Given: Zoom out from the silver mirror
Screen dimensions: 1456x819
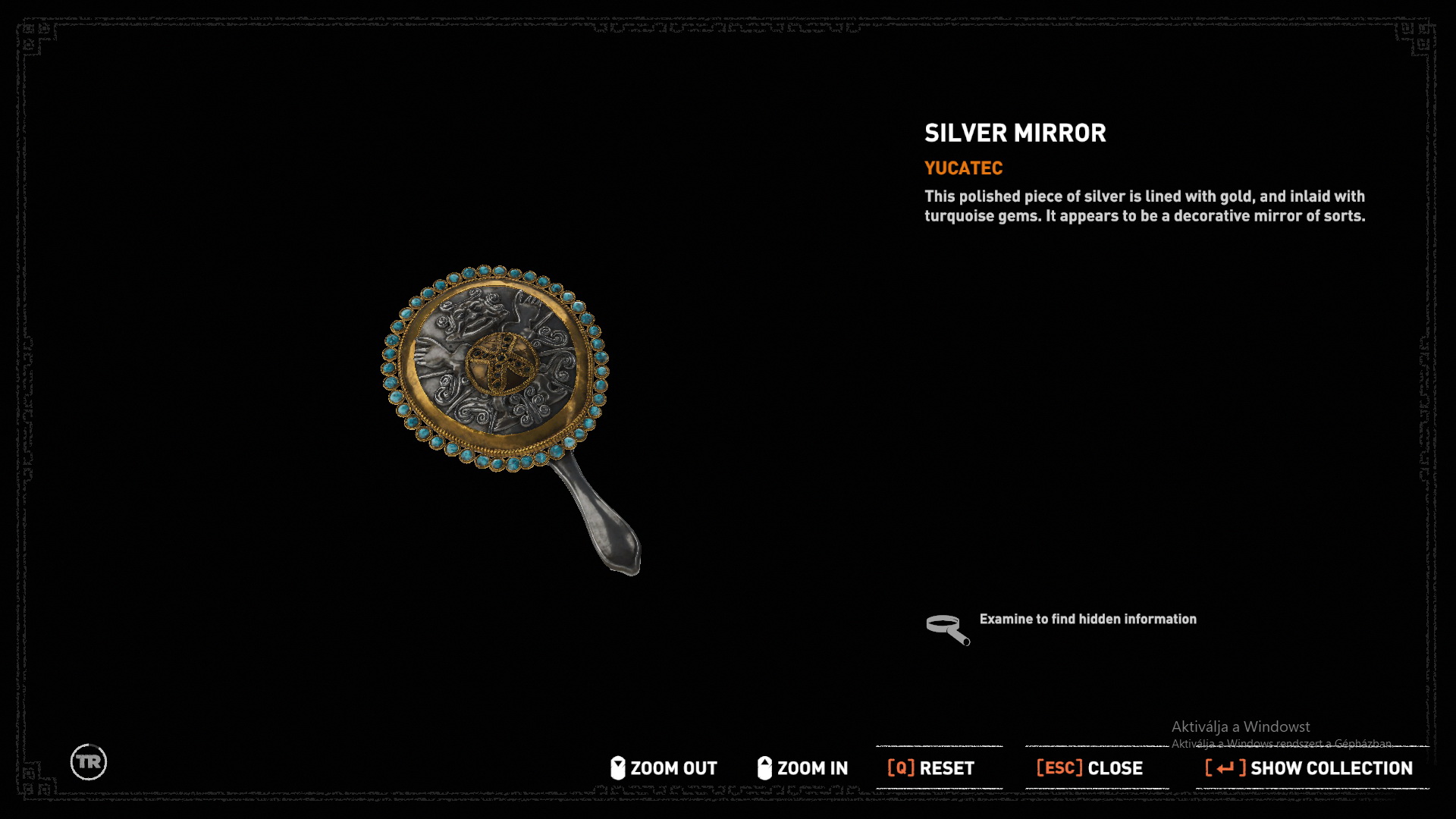Looking at the screenshot, I should [664, 768].
